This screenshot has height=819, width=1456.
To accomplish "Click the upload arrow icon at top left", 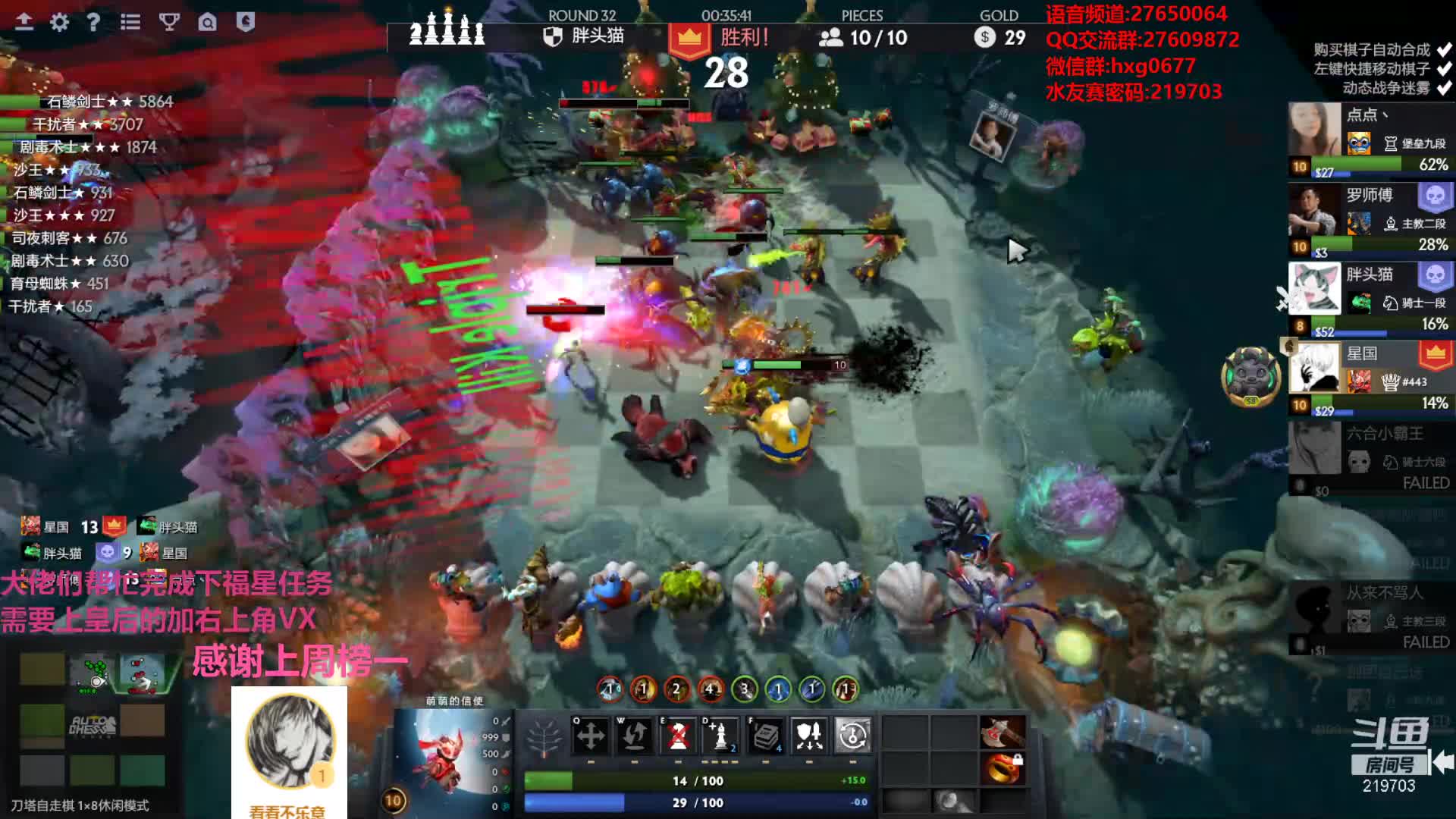I will tap(24, 22).
